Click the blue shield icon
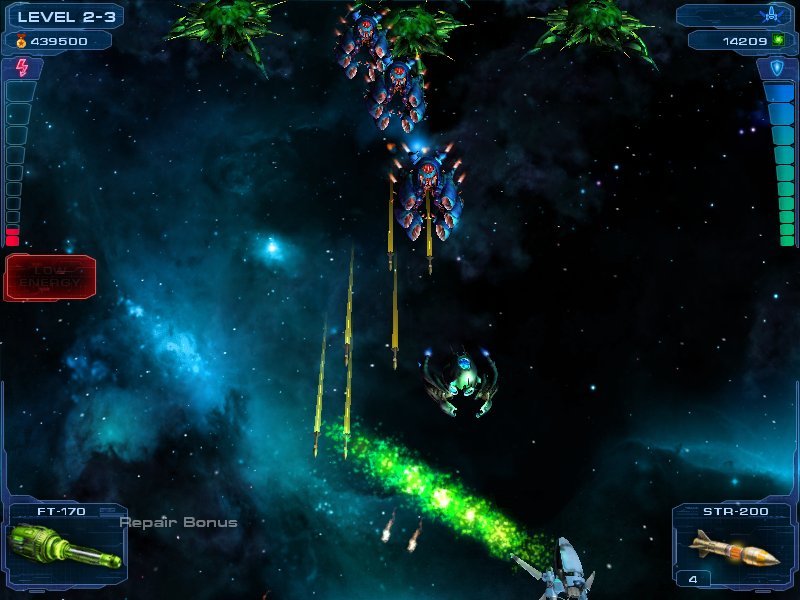The width and height of the screenshot is (800, 600). tap(777, 68)
